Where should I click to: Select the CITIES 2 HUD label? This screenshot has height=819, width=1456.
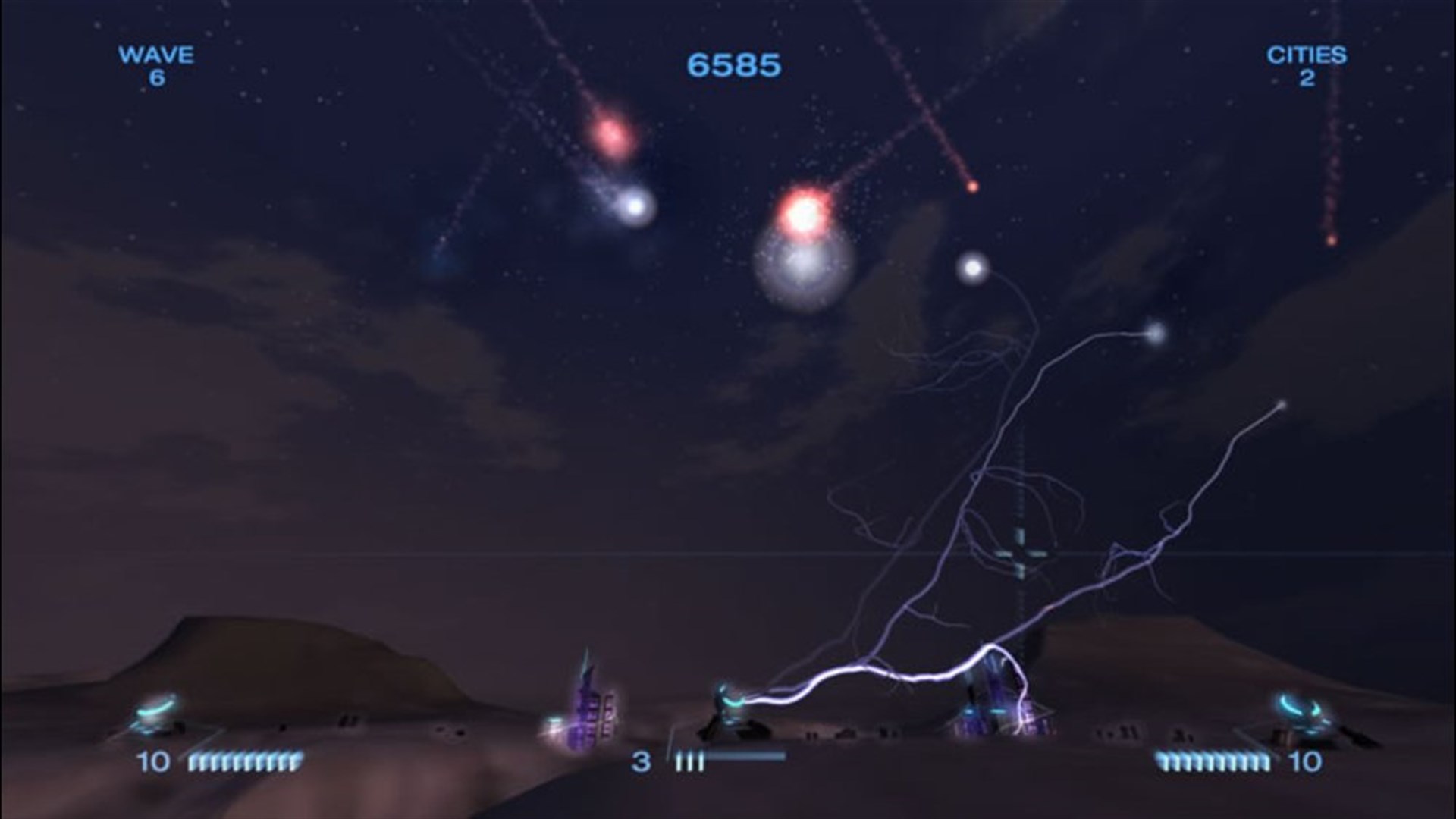1309,64
